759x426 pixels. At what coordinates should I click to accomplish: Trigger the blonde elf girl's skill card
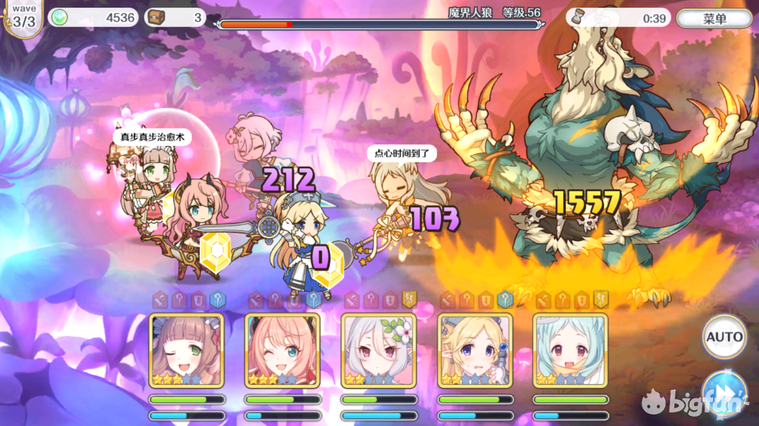click(x=475, y=350)
